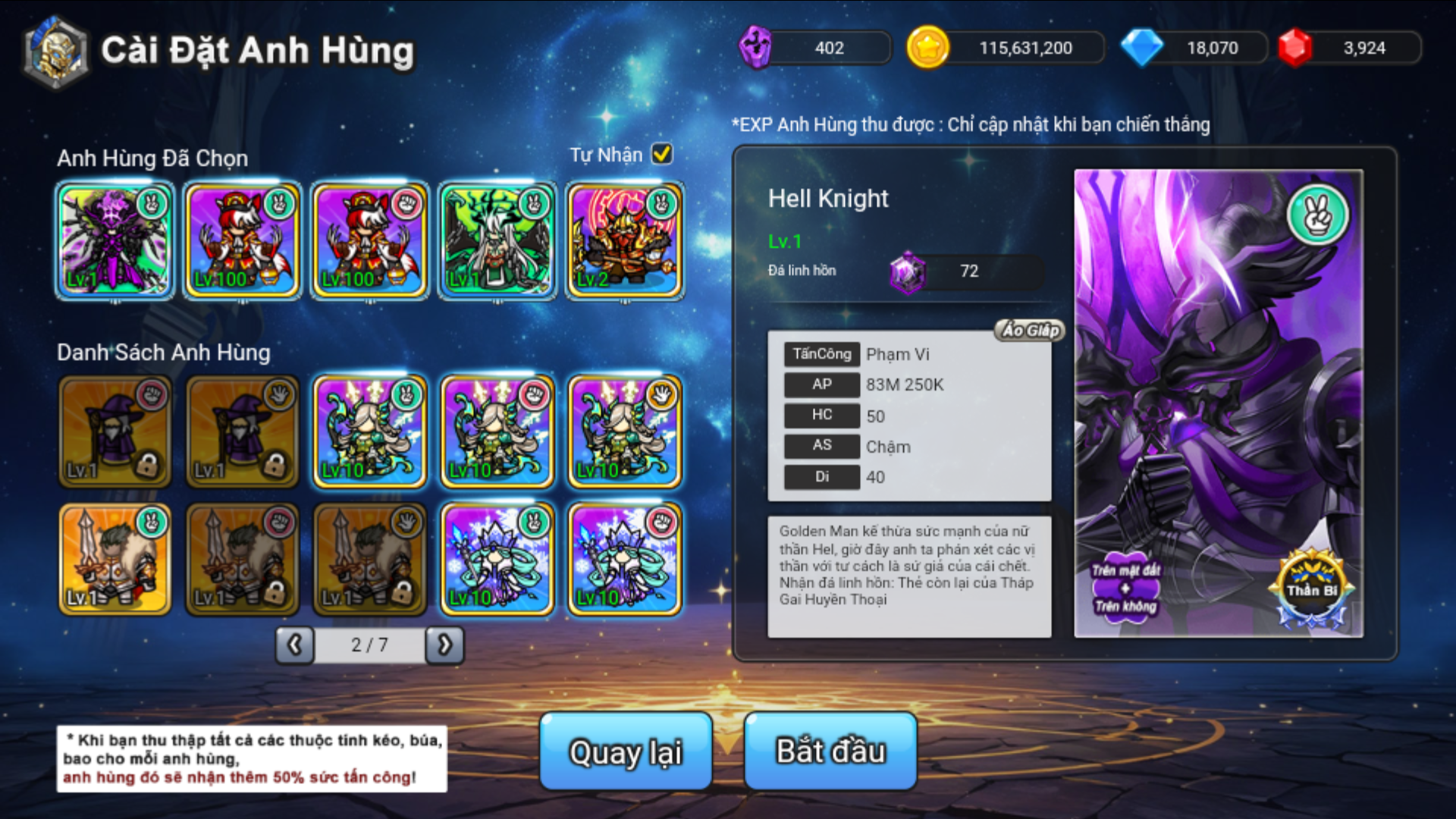
Task: Select the green antlered Lv.1 chosen hero
Action: pyautogui.click(x=497, y=241)
